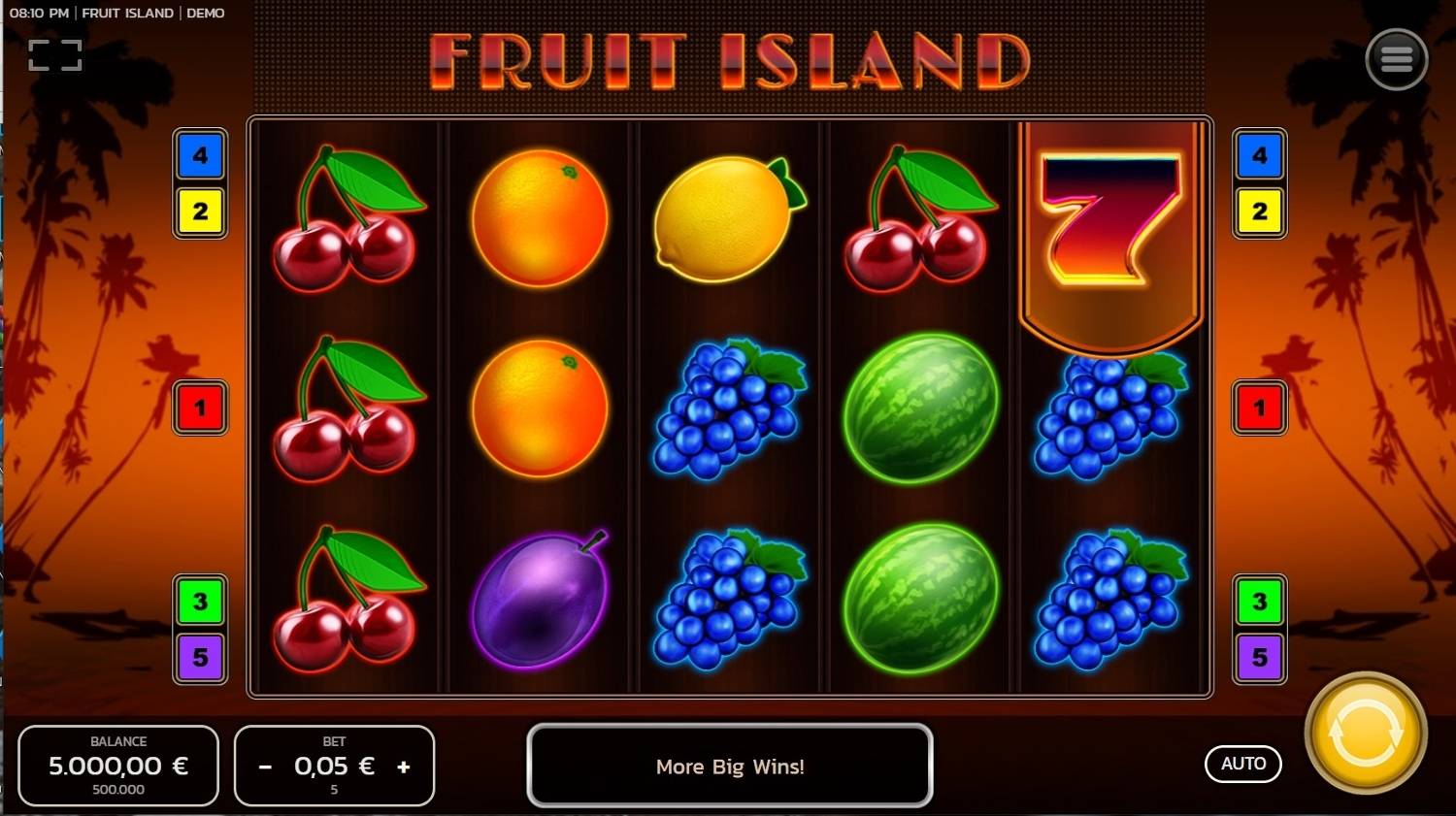The height and width of the screenshot is (816, 1456).
Task: Select payline 3 on the right side
Action: (x=1259, y=602)
